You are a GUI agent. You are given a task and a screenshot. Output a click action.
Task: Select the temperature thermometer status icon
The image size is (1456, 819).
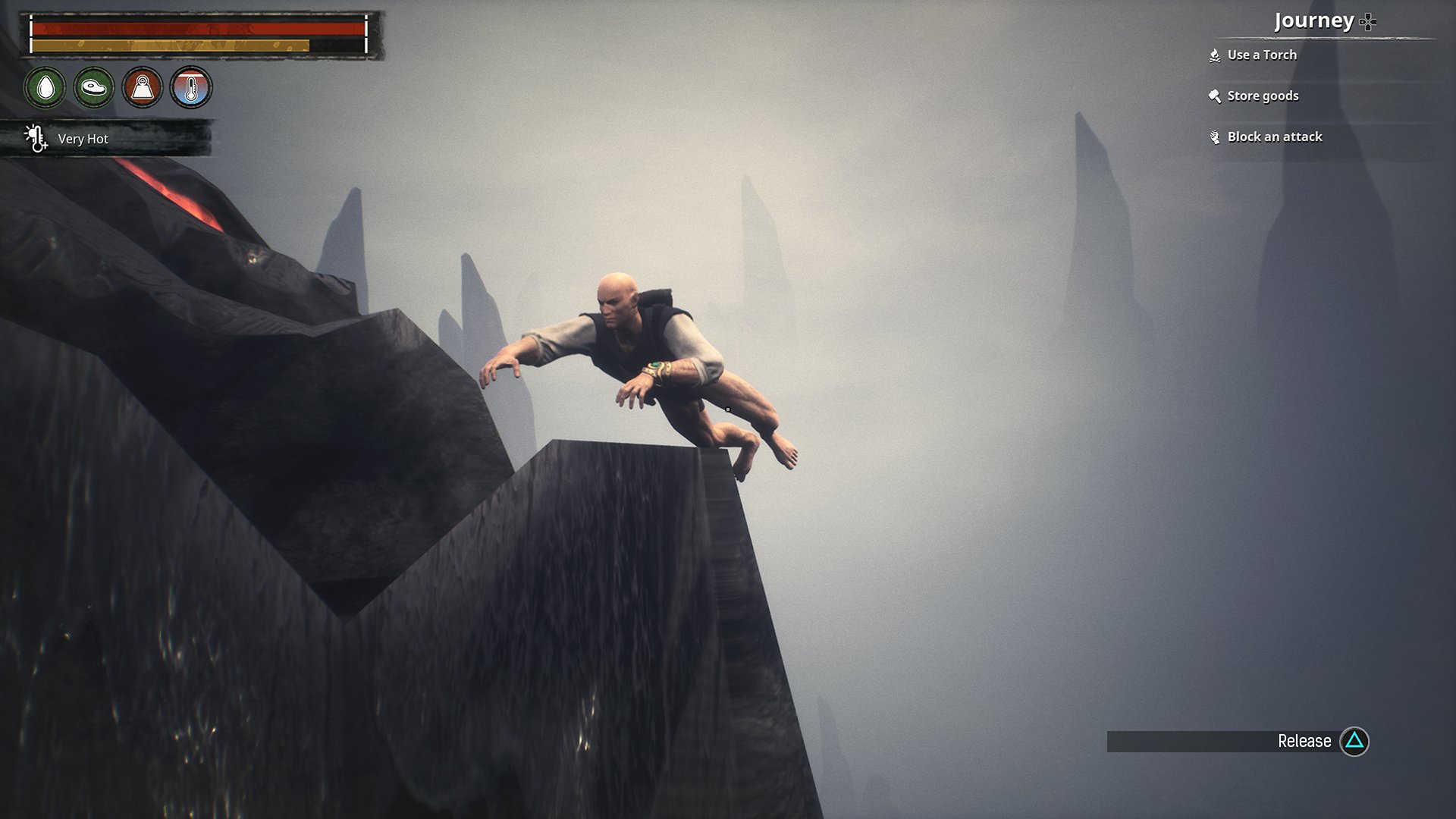191,88
